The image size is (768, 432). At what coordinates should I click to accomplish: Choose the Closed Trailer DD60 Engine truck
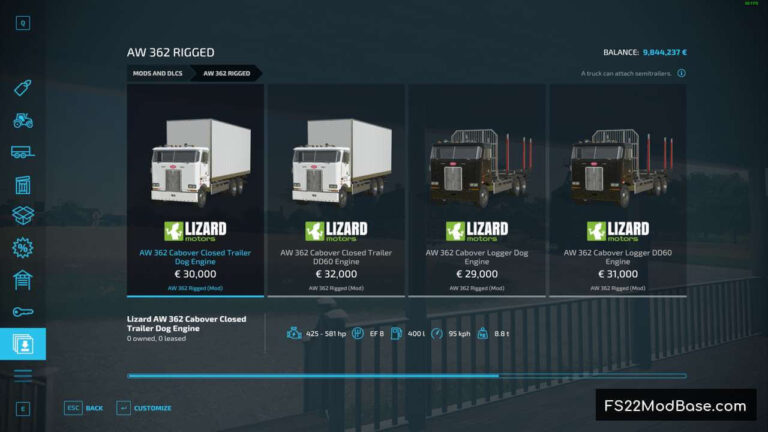336,189
